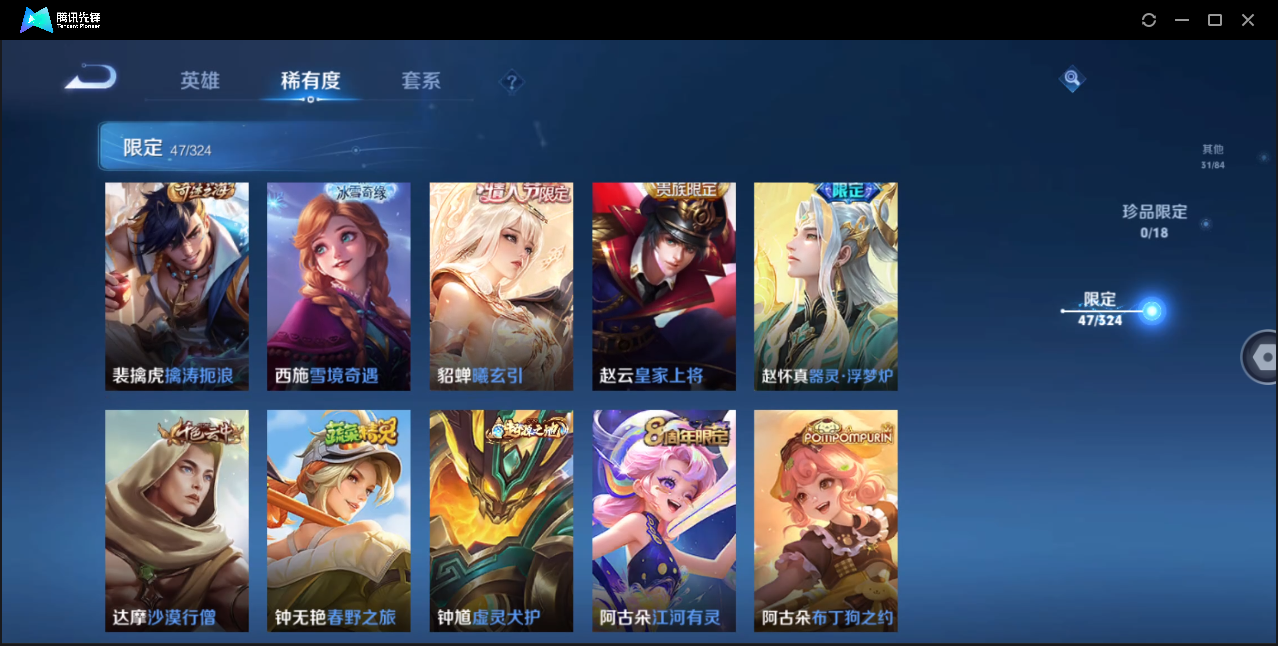
Task: Choose the 钟无艳 春野之旅 skin card
Action: [339, 520]
